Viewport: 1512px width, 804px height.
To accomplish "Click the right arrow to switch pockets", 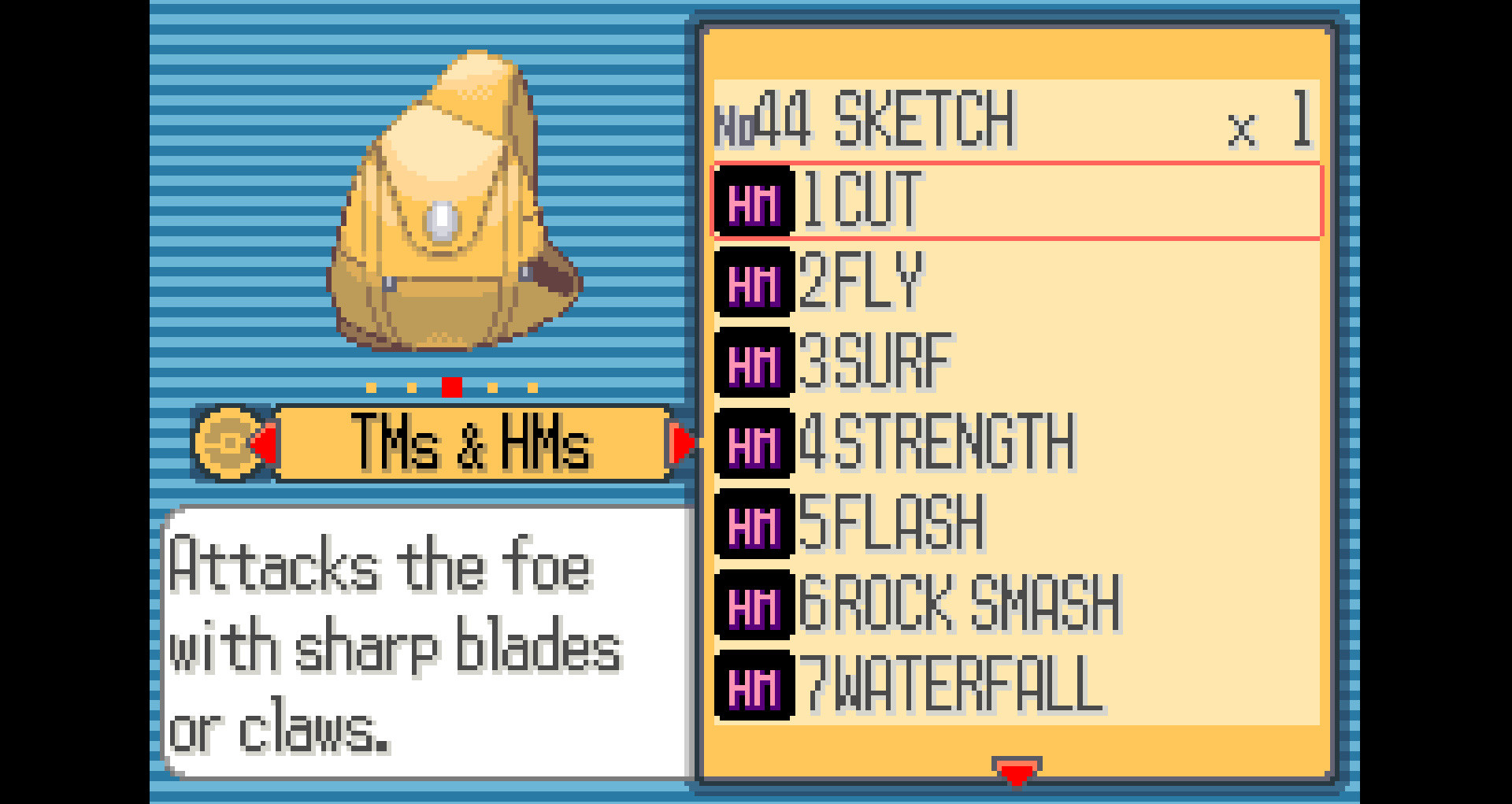I will click(x=682, y=443).
